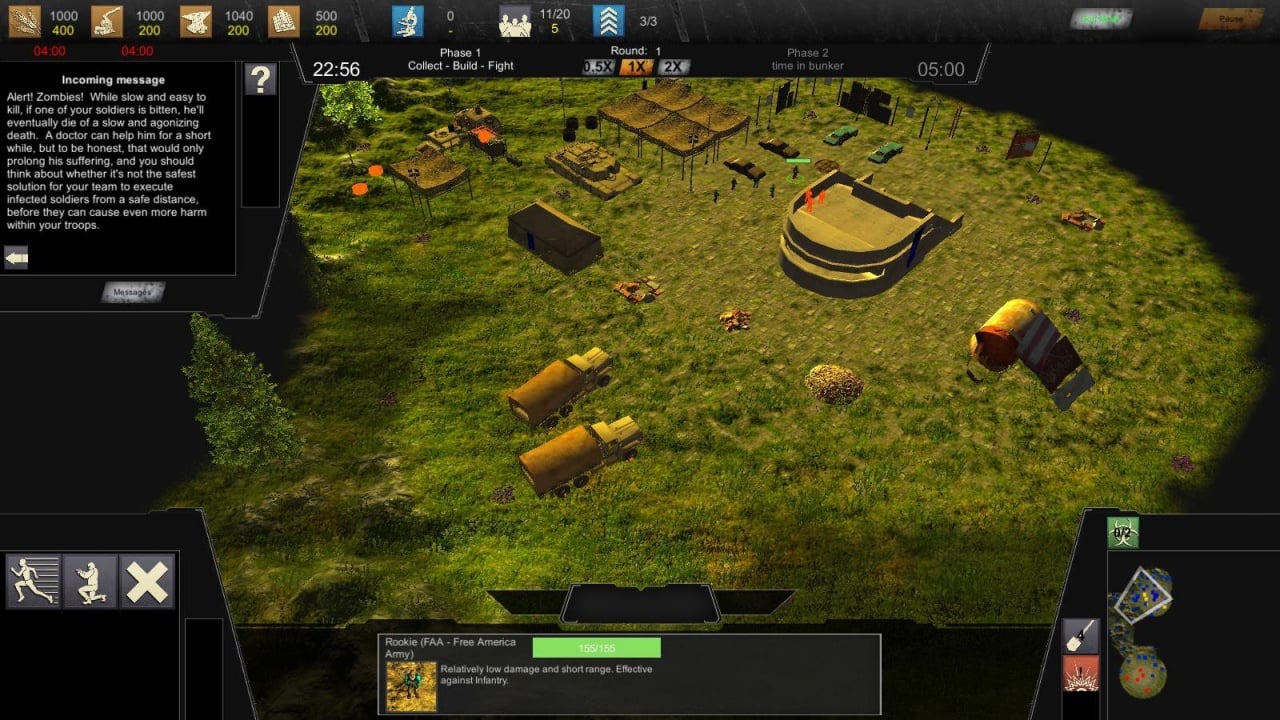
Task: Click the biohazard infected counter icon
Action: (x=1123, y=533)
